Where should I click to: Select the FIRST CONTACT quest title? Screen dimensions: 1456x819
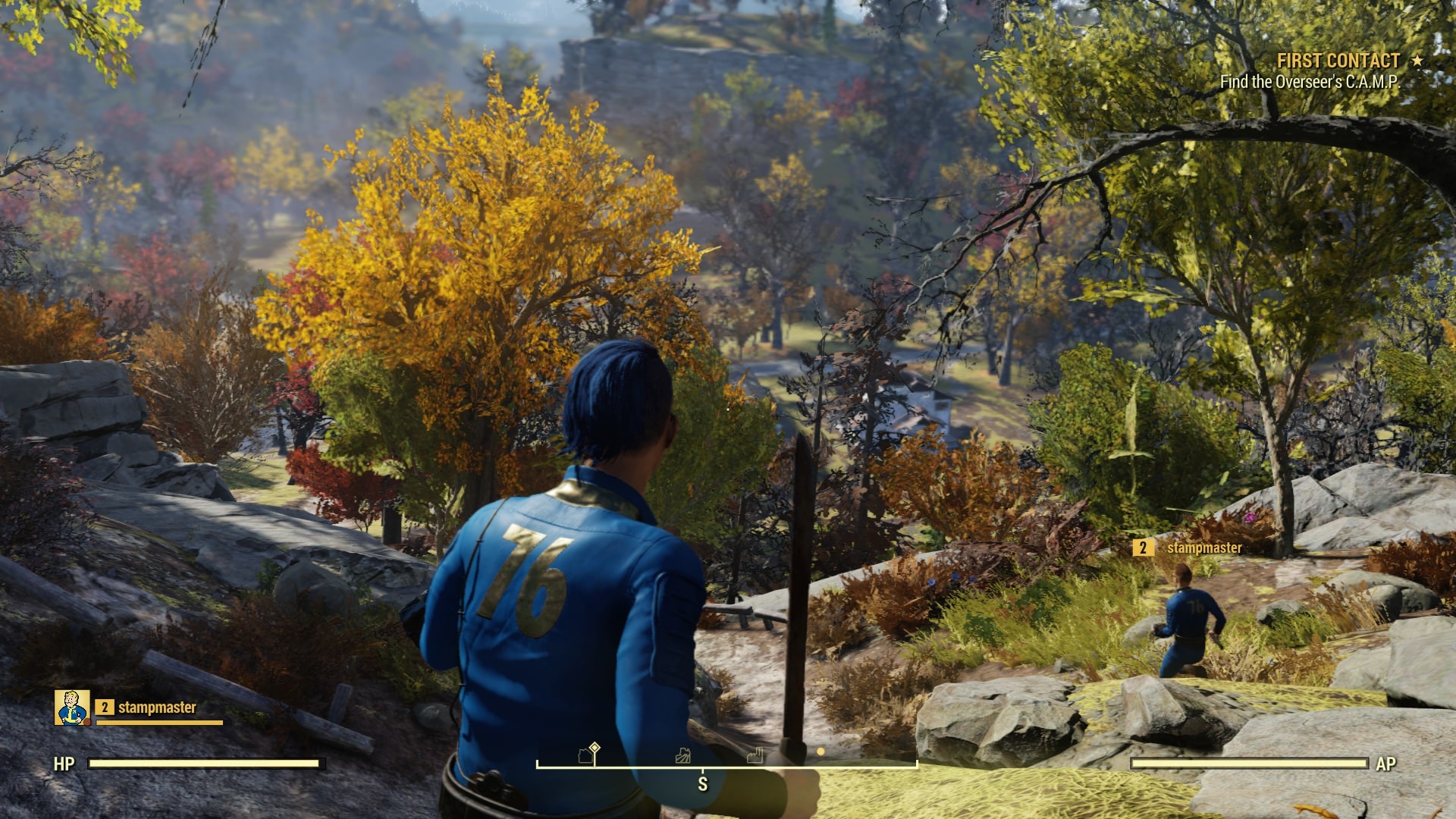pos(1339,61)
